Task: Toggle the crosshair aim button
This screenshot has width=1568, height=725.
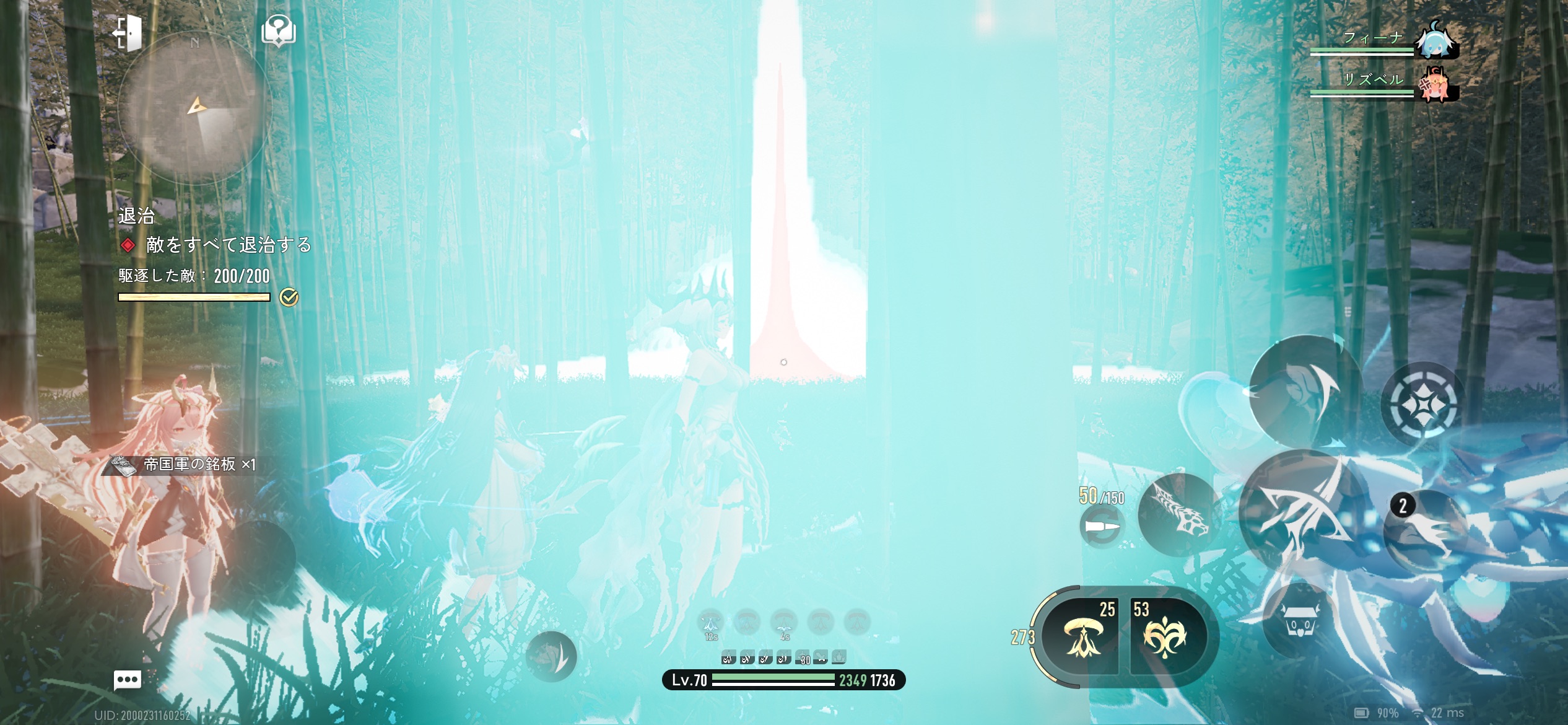Action: click(1422, 405)
